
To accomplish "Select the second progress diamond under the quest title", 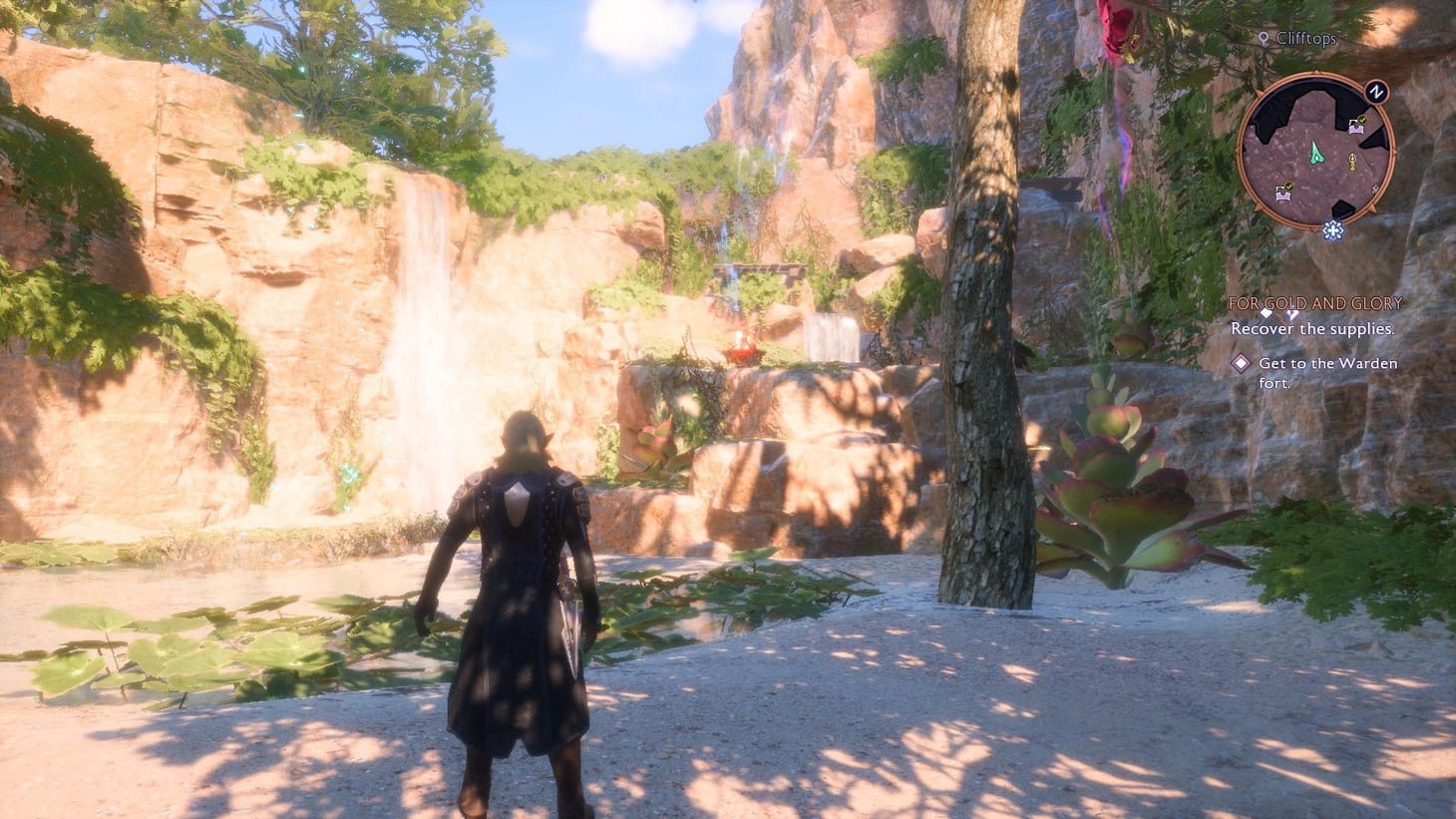I will [x=1291, y=314].
